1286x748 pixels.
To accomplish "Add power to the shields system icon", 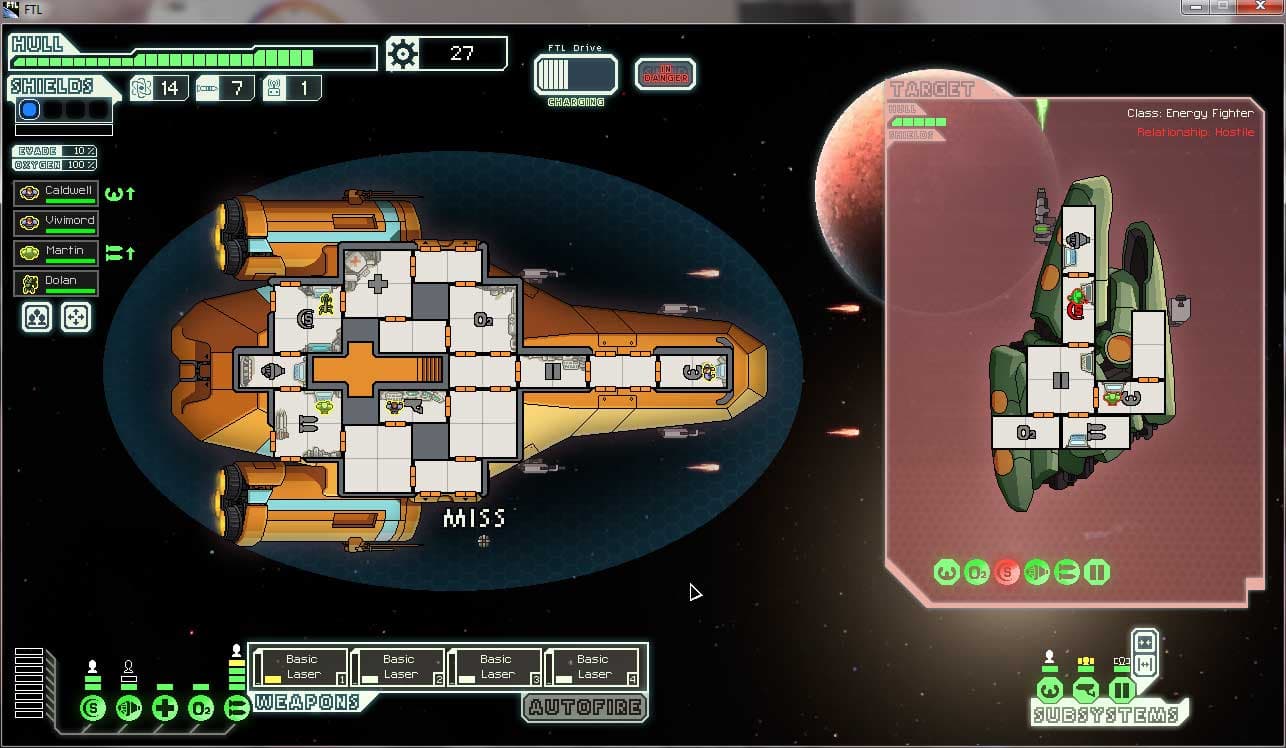I will [93, 709].
